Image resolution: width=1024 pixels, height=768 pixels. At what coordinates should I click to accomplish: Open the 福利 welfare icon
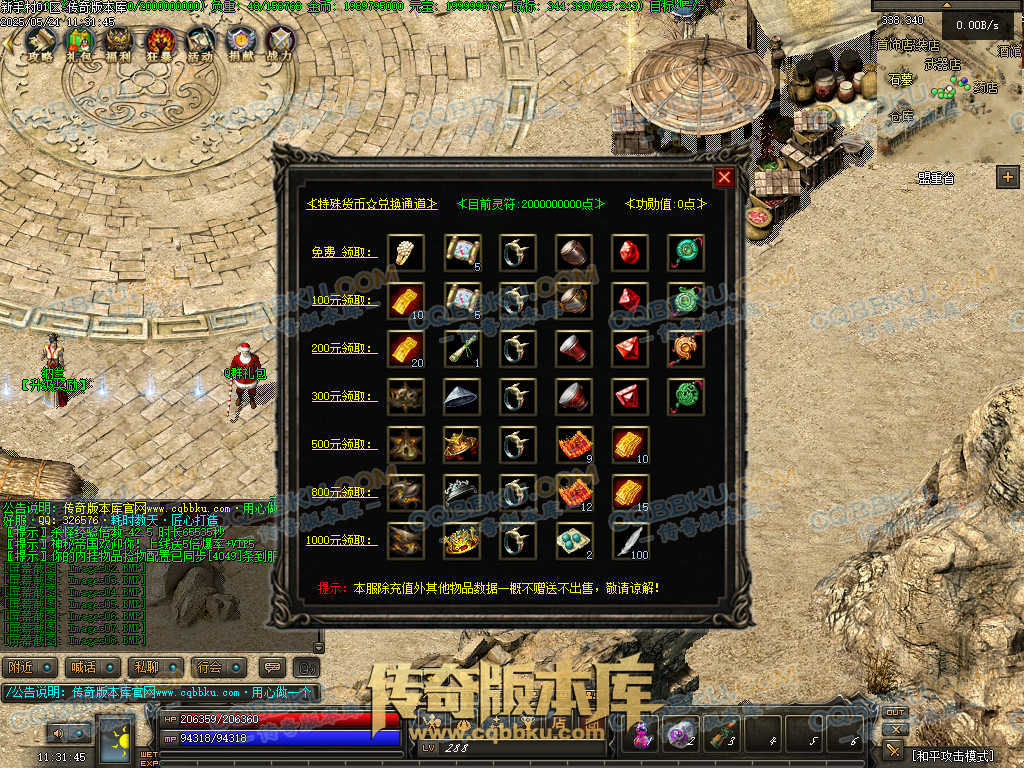coord(119,41)
